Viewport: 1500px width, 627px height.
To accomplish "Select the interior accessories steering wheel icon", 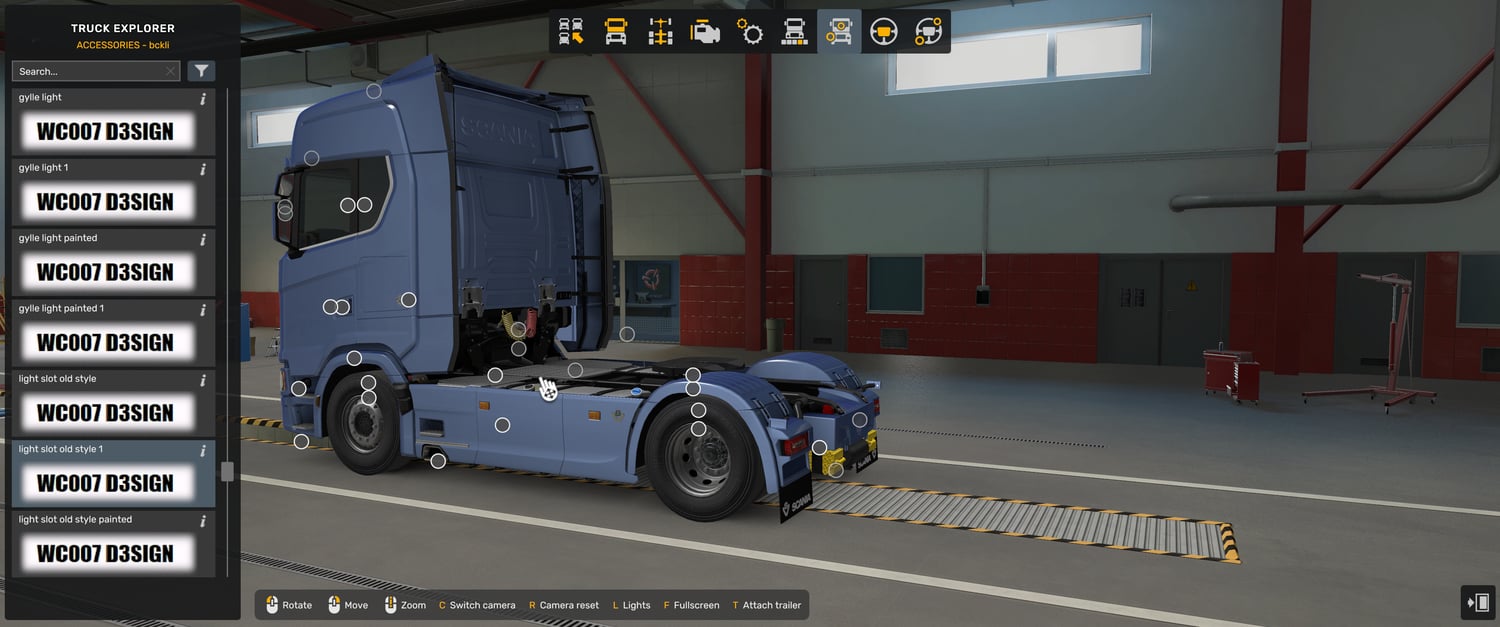I will [x=928, y=32].
